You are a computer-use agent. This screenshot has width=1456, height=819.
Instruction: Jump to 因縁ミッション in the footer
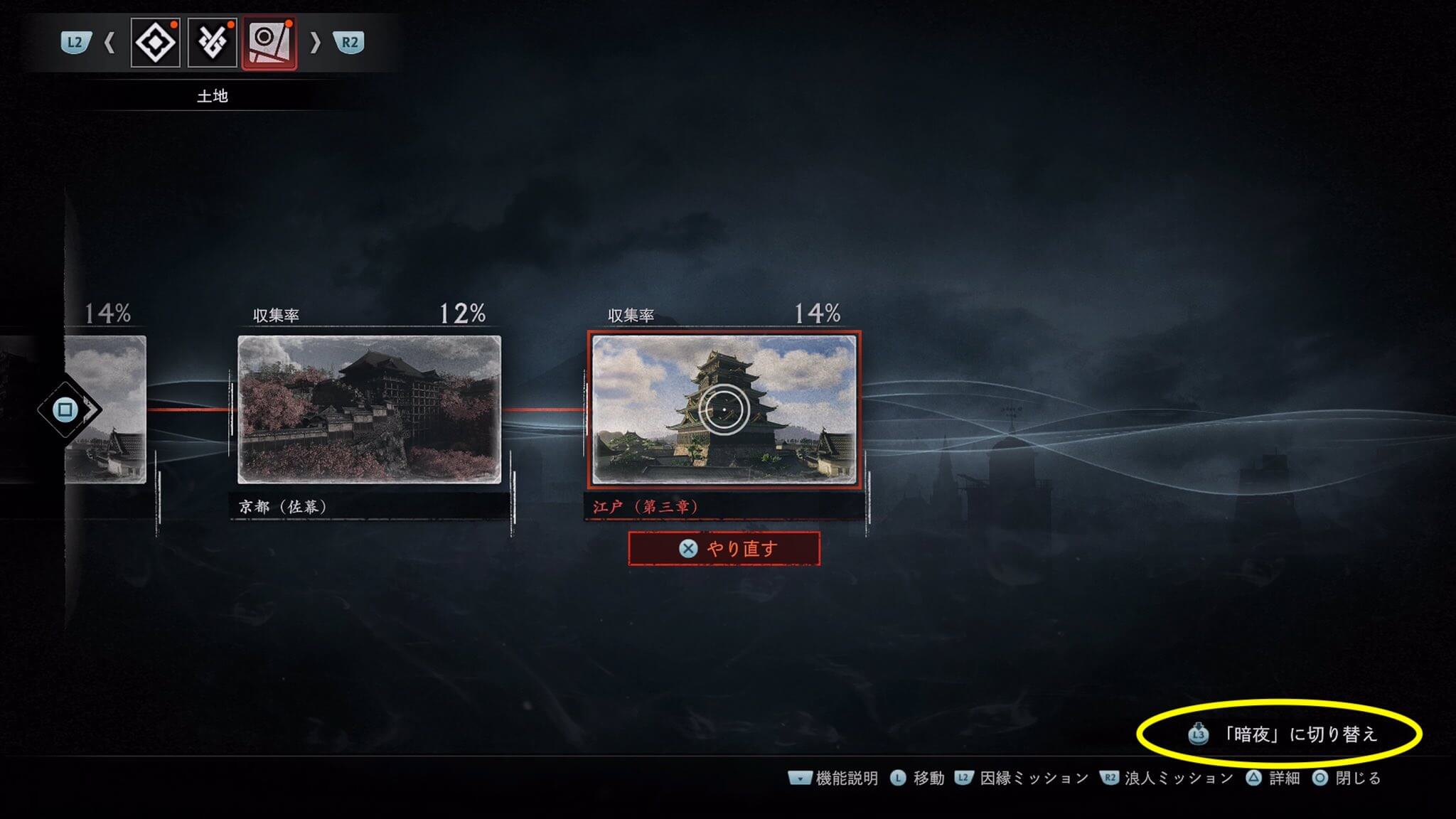pos(1022,778)
